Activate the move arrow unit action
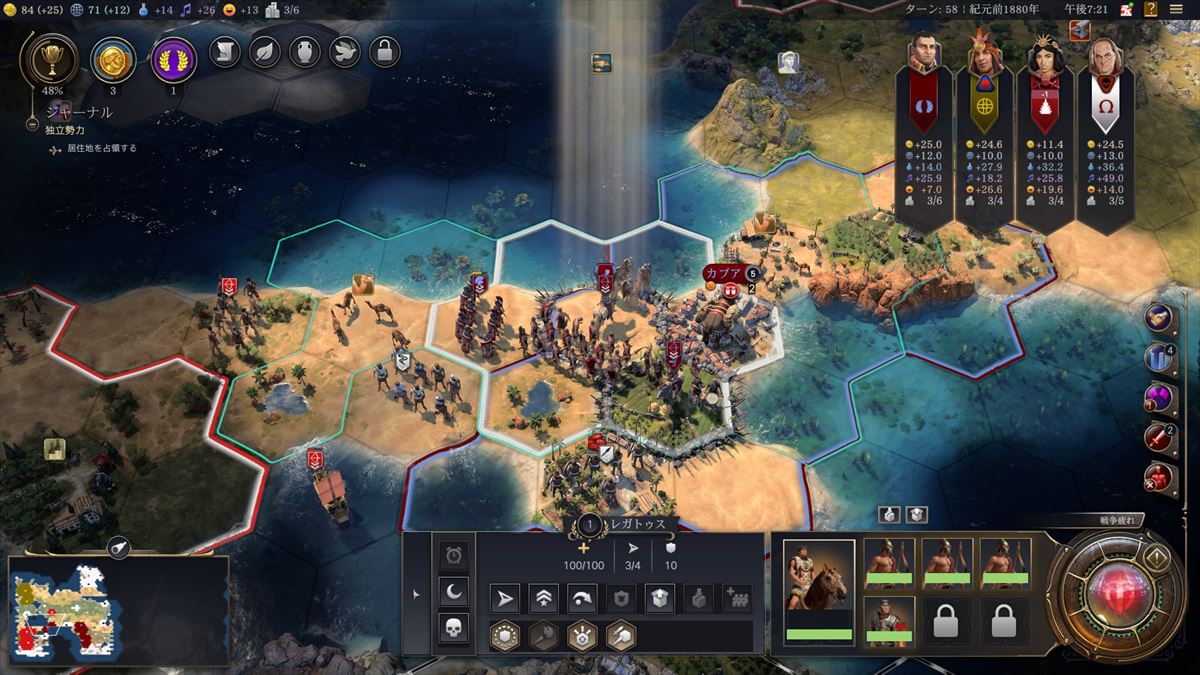This screenshot has height=675, width=1200. (x=506, y=598)
